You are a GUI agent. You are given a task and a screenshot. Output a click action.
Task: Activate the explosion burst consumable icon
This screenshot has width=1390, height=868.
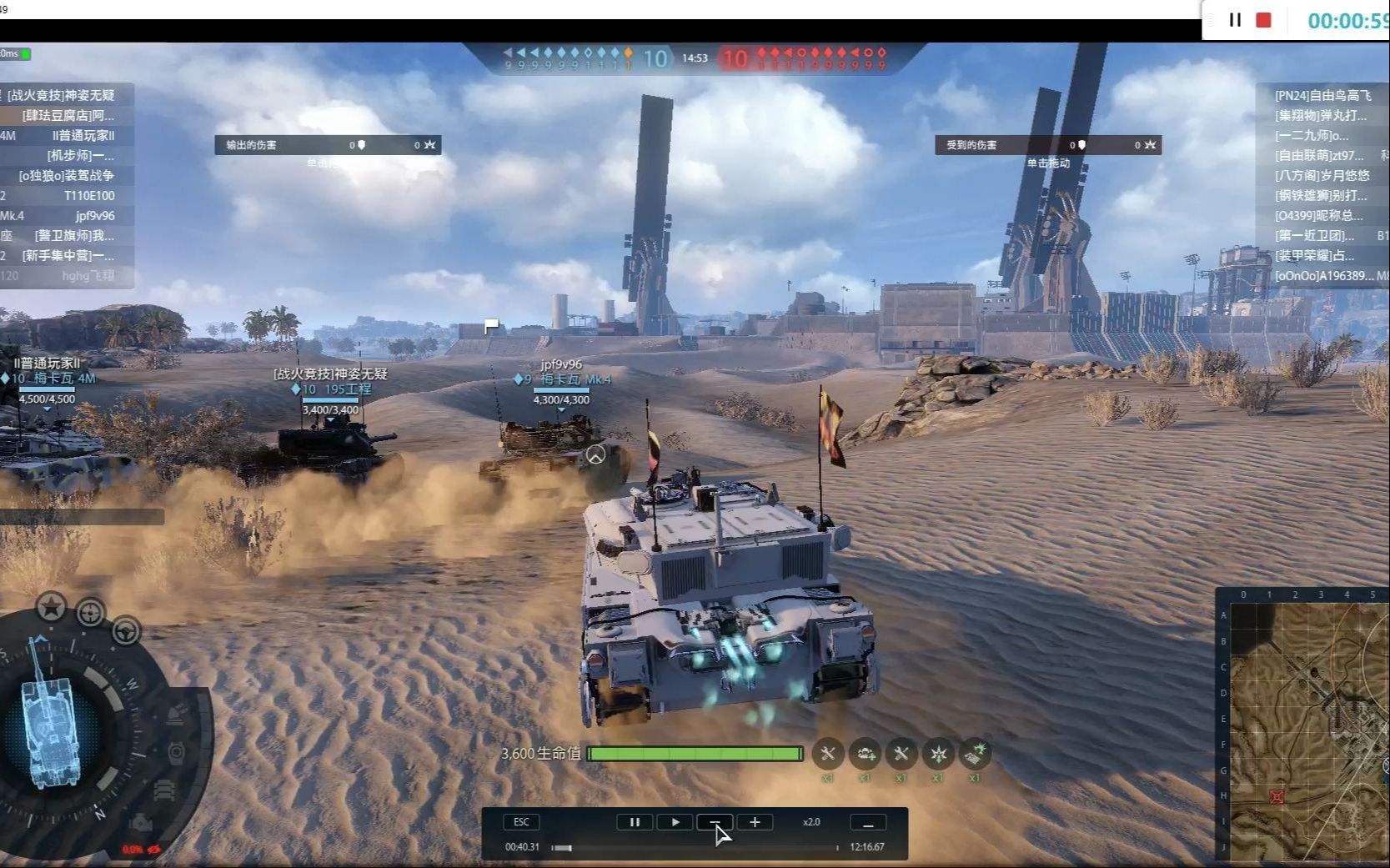(x=938, y=754)
